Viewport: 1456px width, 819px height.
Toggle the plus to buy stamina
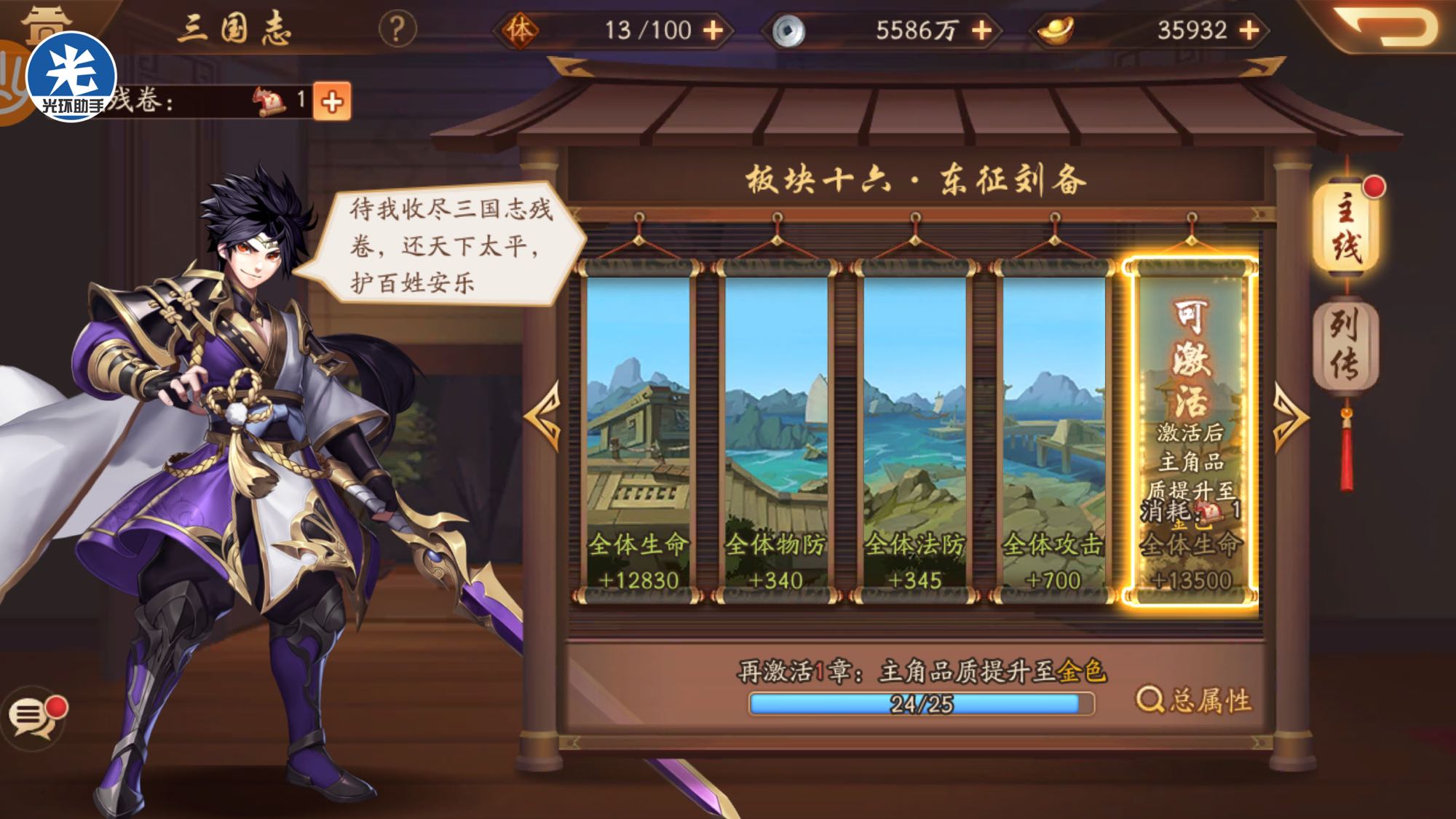[x=712, y=29]
